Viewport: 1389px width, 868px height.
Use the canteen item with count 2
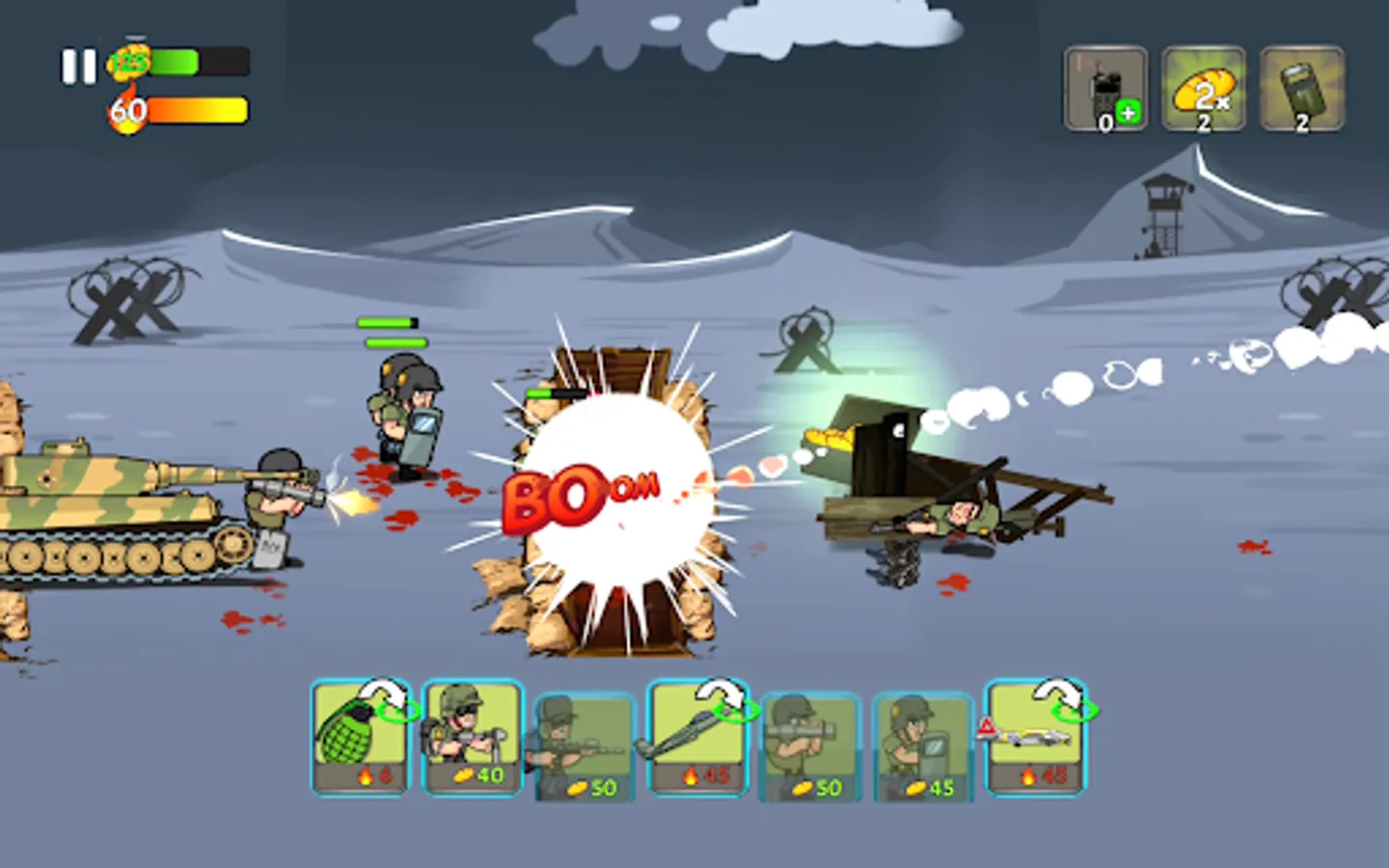1301,87
